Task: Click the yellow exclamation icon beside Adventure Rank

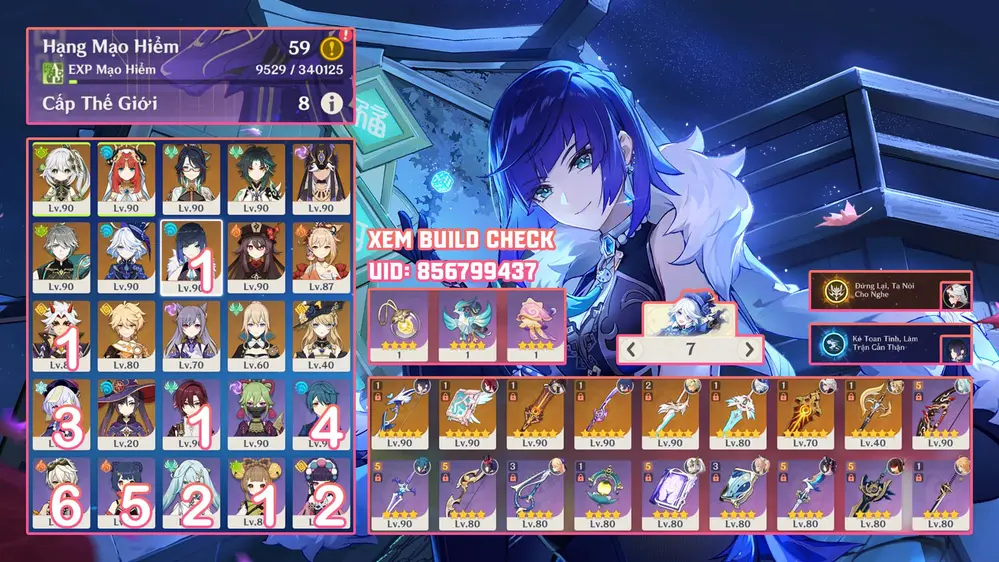Action: click(331, 47)
